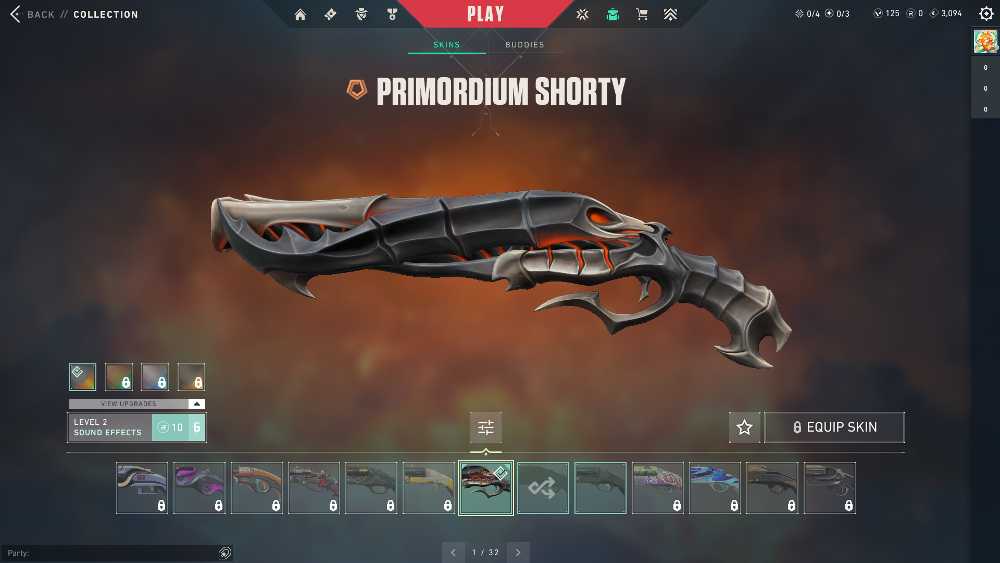The image size is (1000, 563).
Task: Open the filter sliders button
Action: 486,428
